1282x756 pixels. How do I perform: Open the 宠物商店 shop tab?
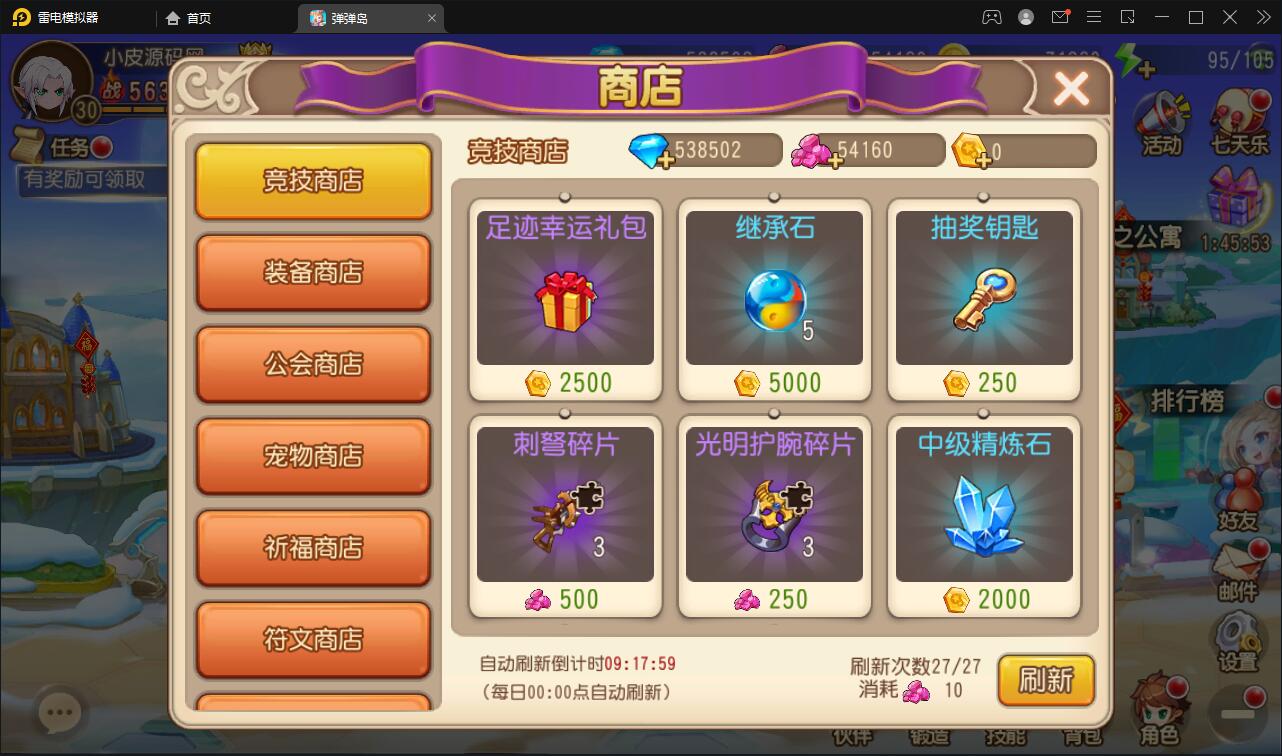pyautogui.click(x=313, y=456)
